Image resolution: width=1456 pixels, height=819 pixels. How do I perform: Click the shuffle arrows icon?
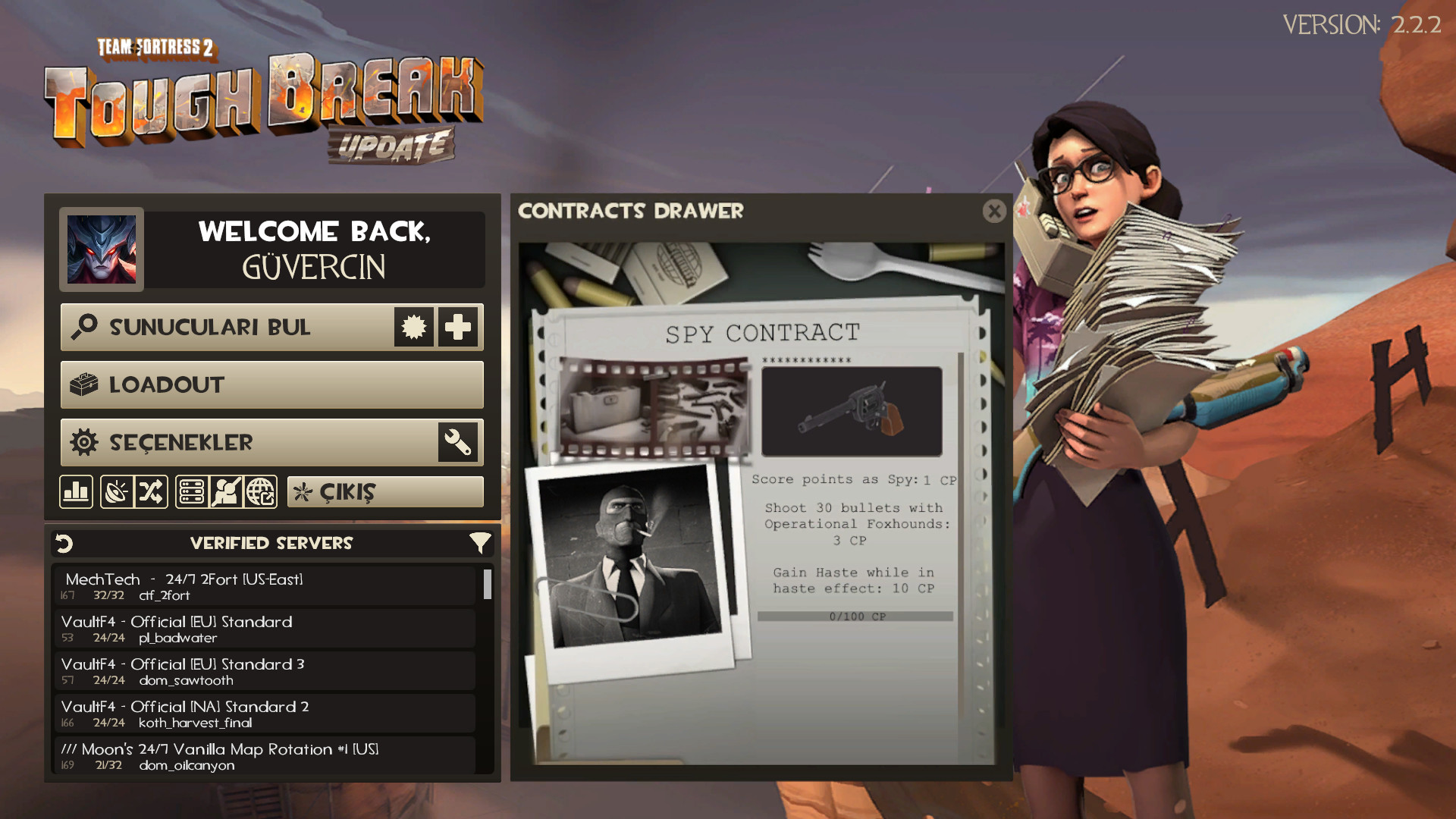tap(151, 492)
